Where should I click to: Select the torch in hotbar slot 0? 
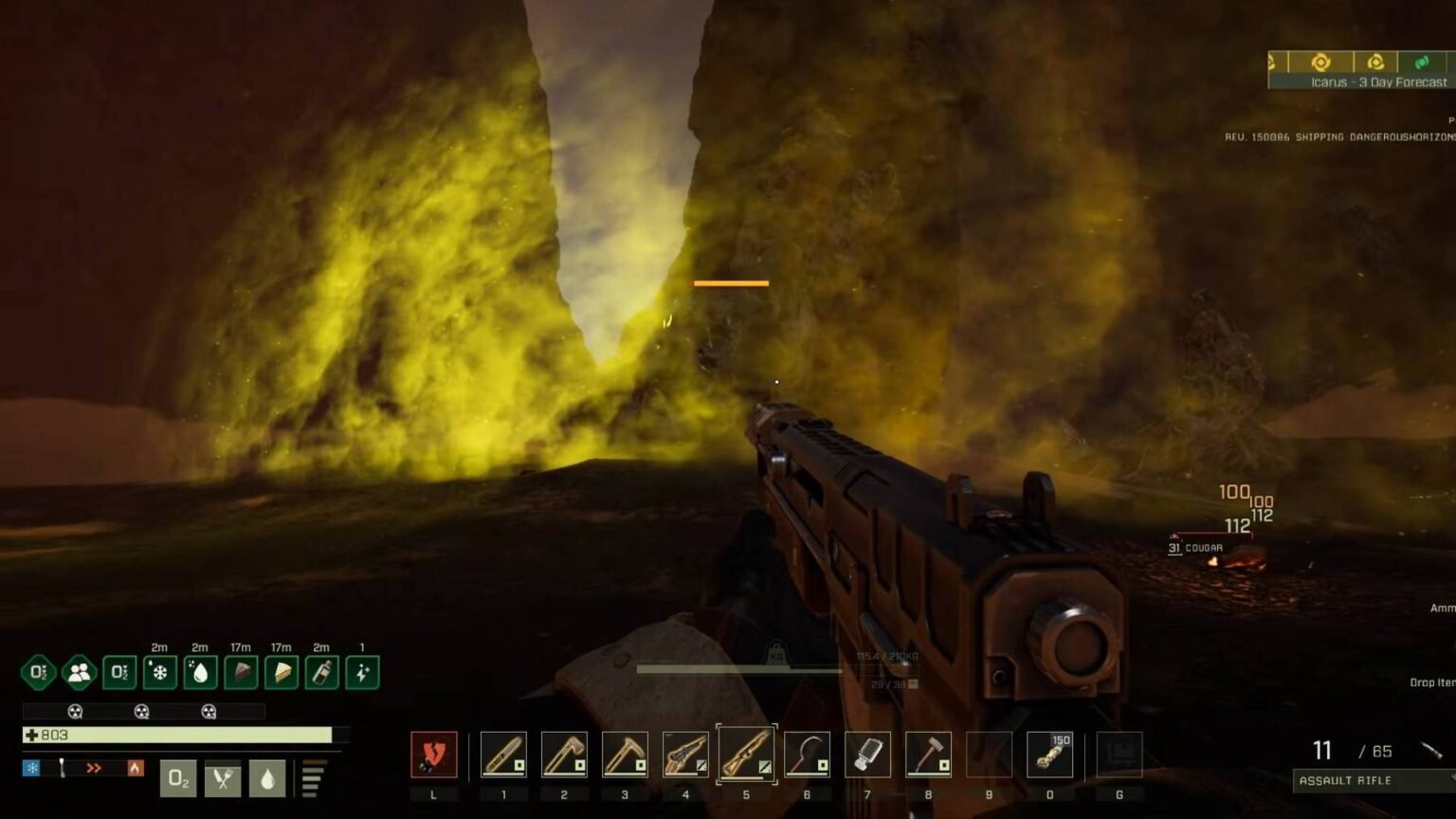(1049, 754)
